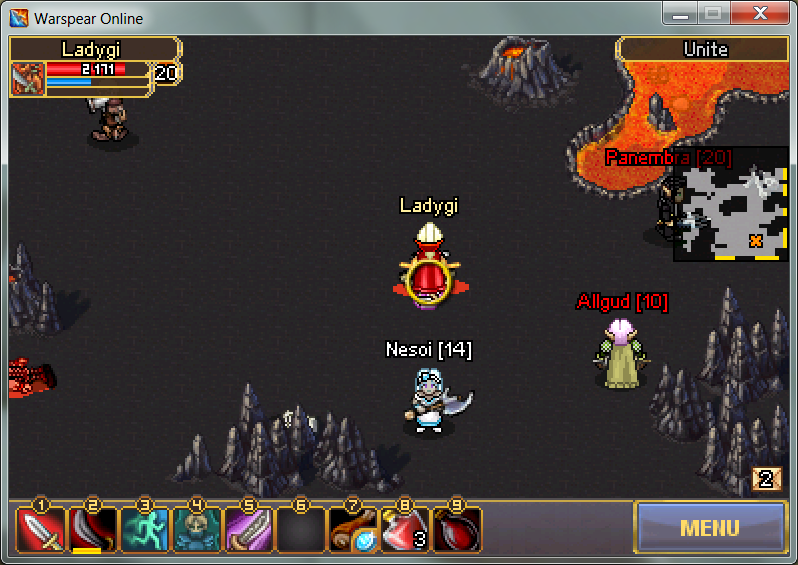The width and height of the screenshot is (798, 565).
Task: Drink the red potion in slot 8
Action: point(405,530)
